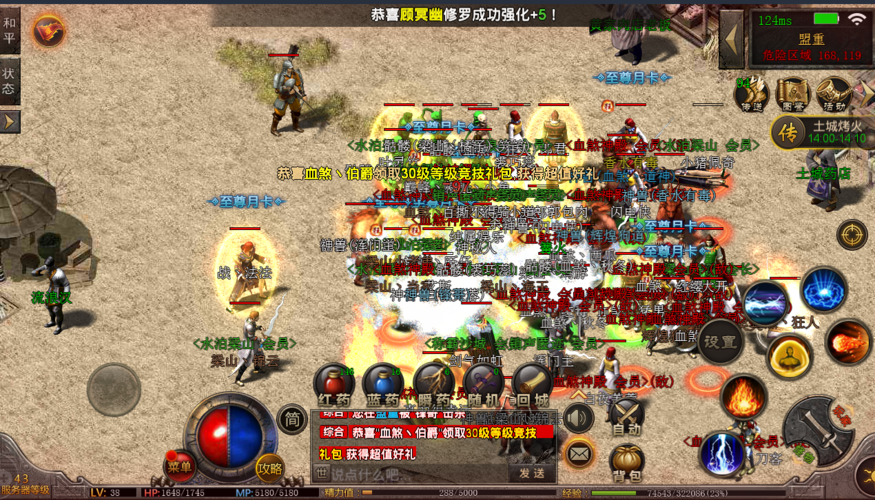This screenshot has height=500, width=875.
Task: Open the mail envelope icon
Action: tap(579, 455)
